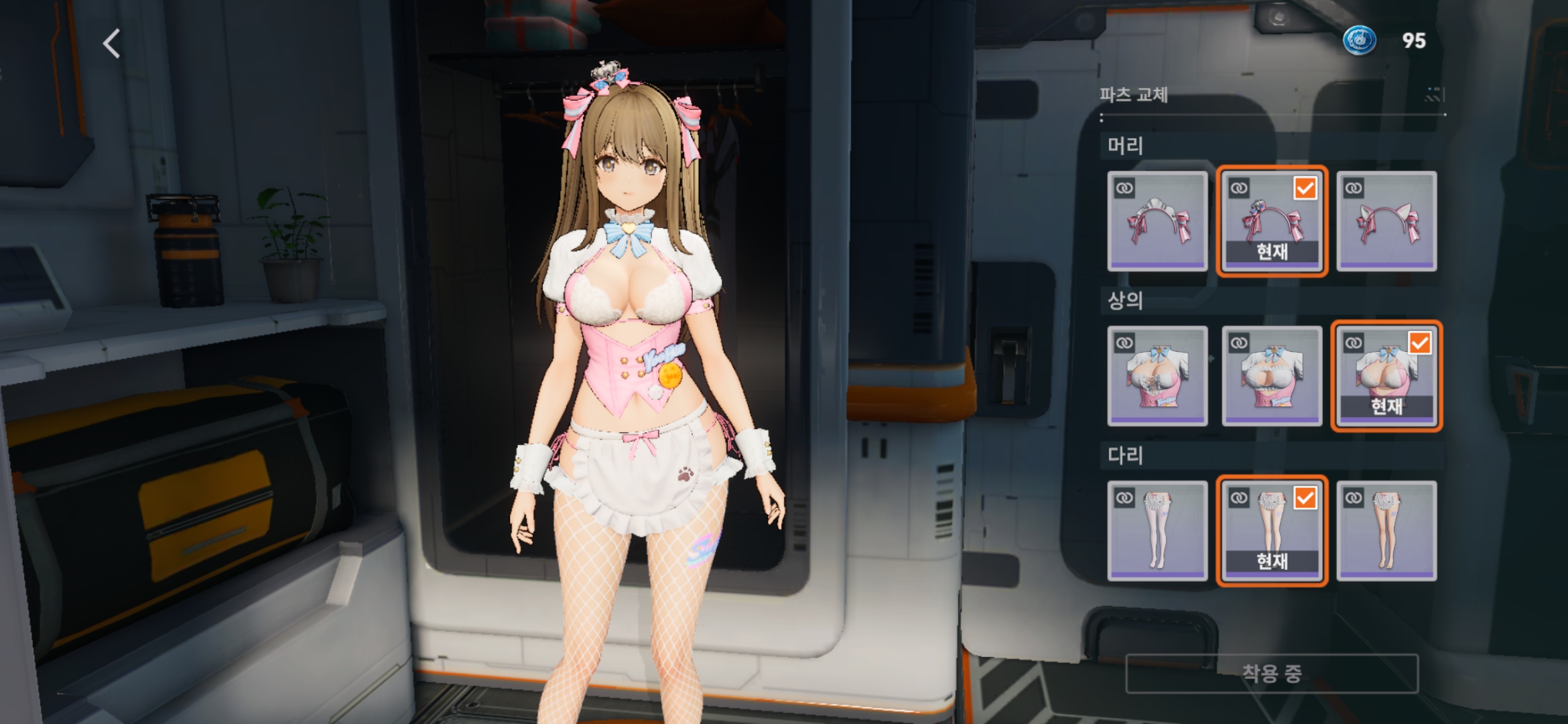The height and width of the screenshot is (724, 1568).
Task: Select the currently equipped 현재 top
Action: (x=1386, y=376)
